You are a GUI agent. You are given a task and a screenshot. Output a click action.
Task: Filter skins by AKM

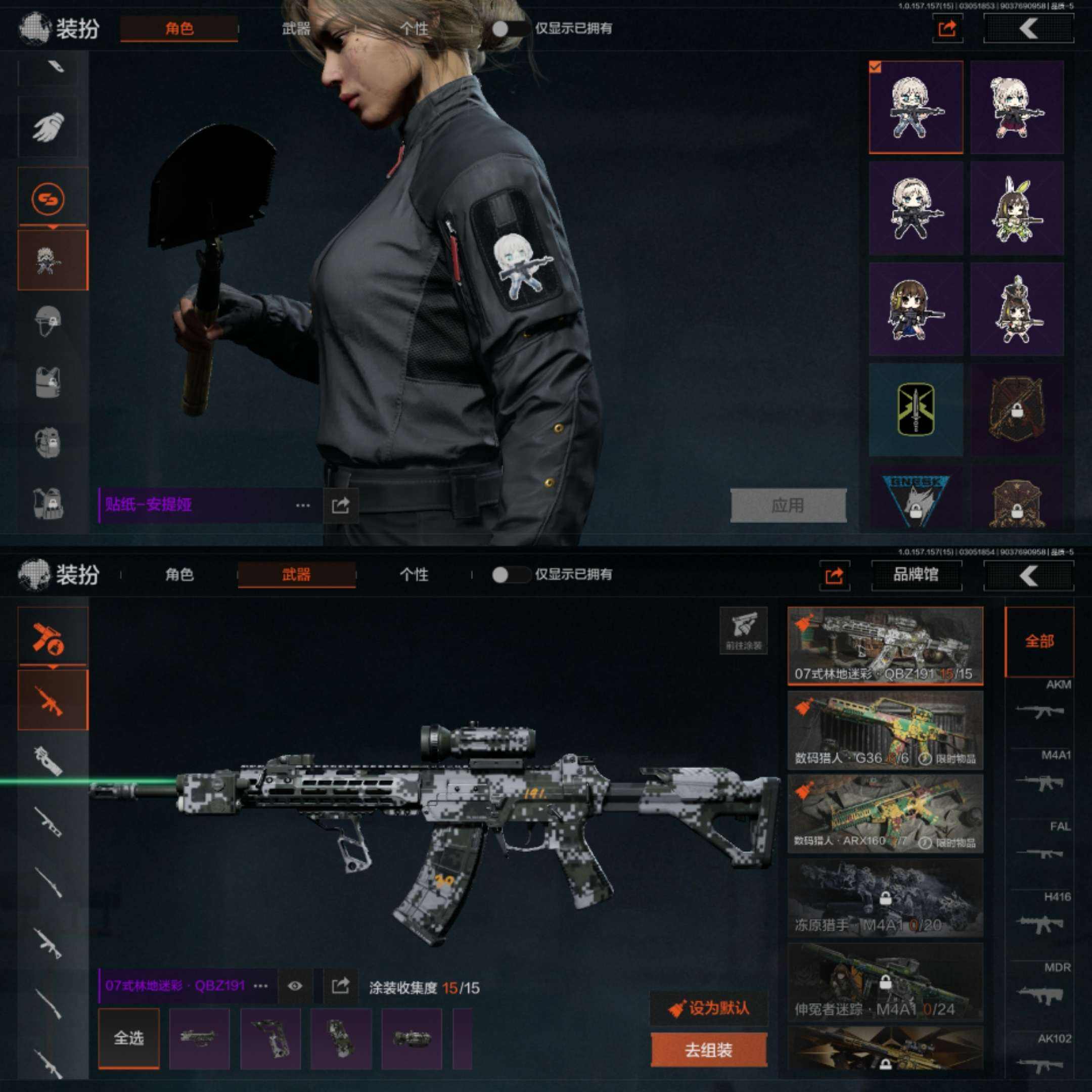click(x=1040, y=703)
